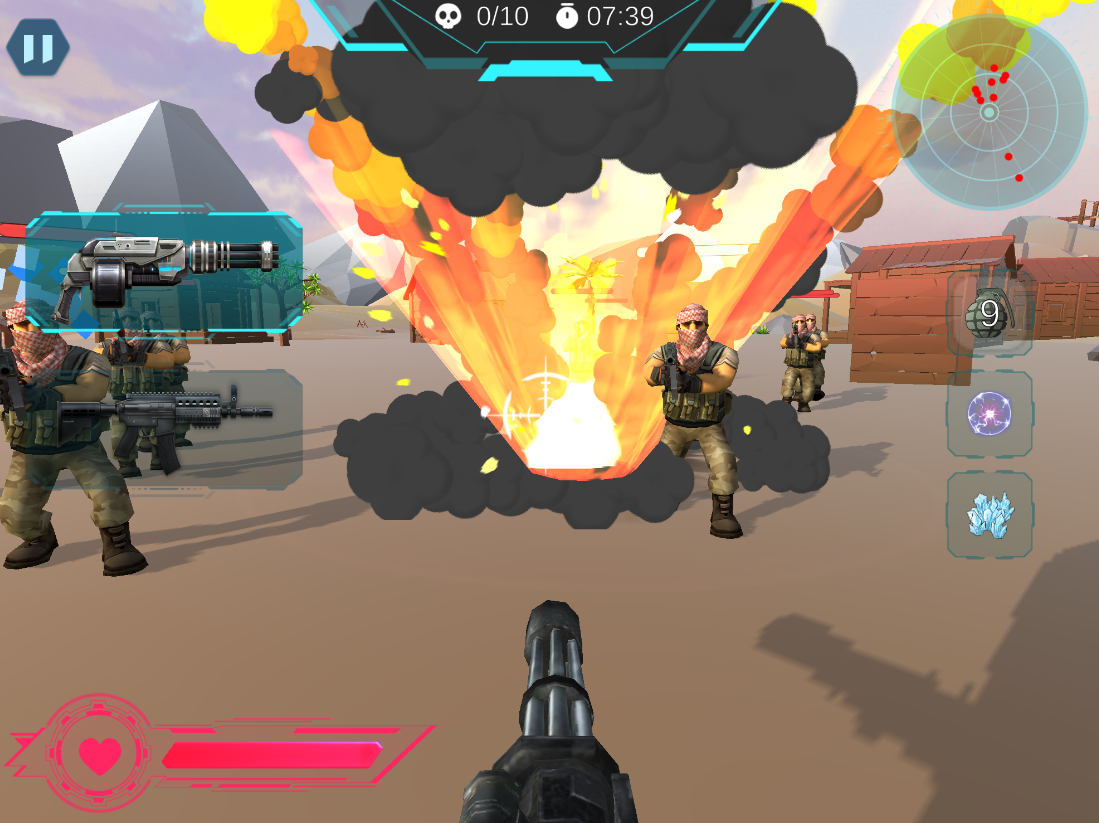Switch to the assault rifle weapon slot
1099x823 pixels.
[165, 428]
